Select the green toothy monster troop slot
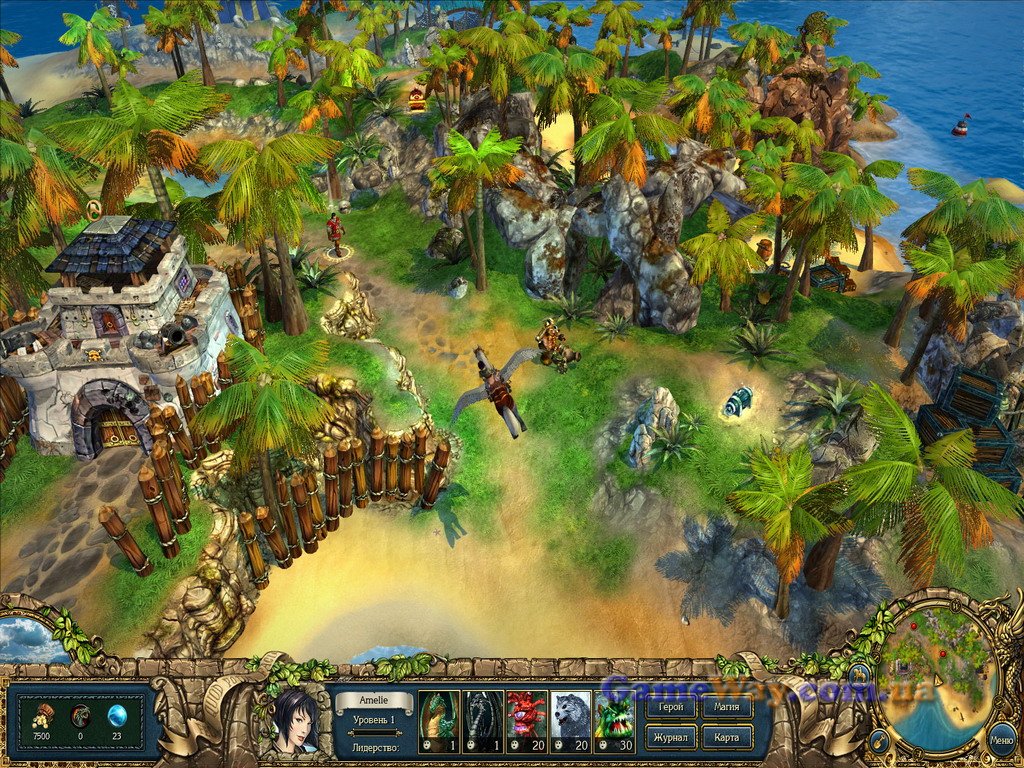The image size is (1024, 768). point(615,721)
